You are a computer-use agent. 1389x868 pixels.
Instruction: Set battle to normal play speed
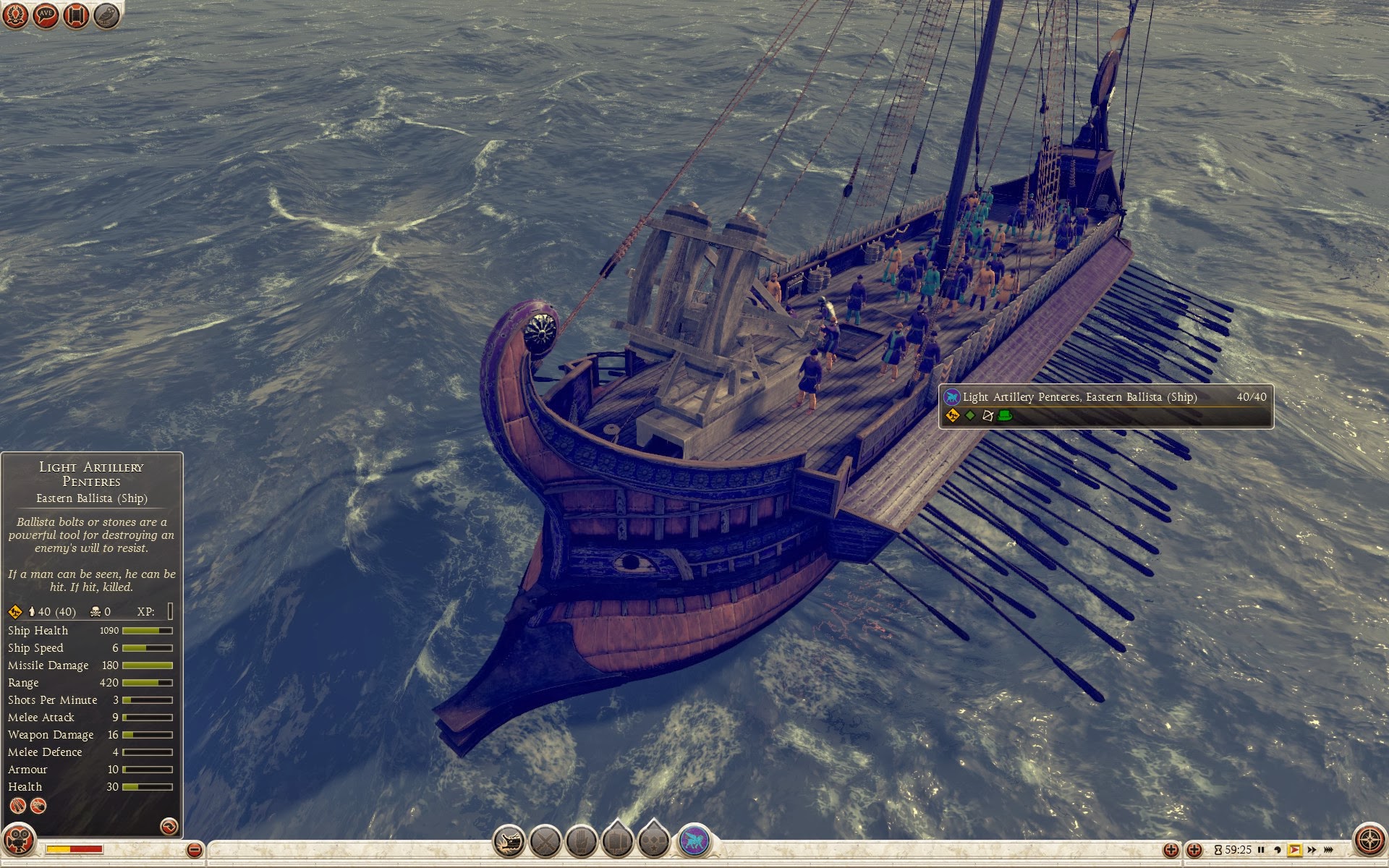point(1294,850)
